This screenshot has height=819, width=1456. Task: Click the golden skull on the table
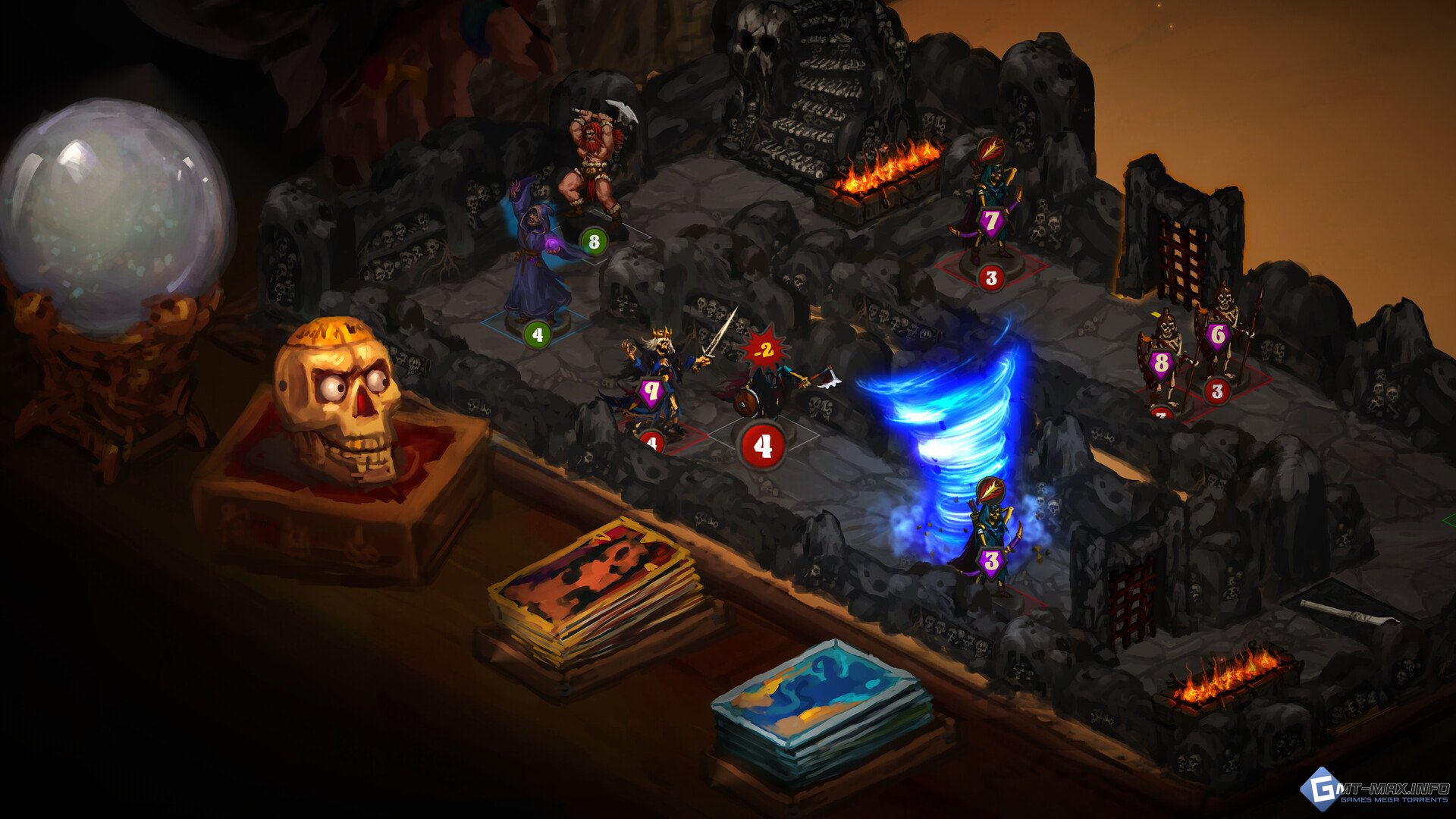click(337, 398)
